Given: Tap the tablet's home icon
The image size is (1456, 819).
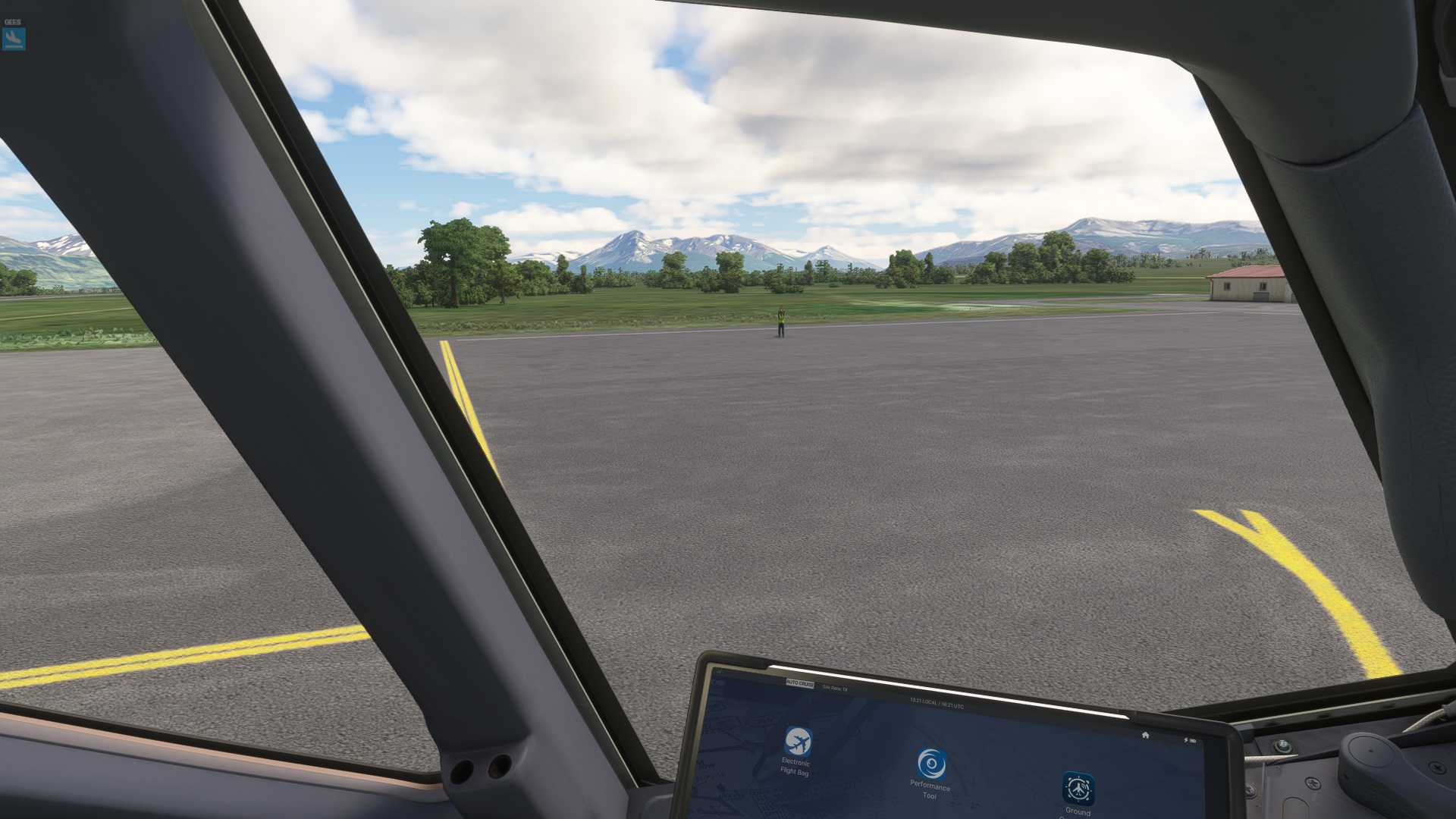Looking at the screenshot, I should click(1145, 735).
